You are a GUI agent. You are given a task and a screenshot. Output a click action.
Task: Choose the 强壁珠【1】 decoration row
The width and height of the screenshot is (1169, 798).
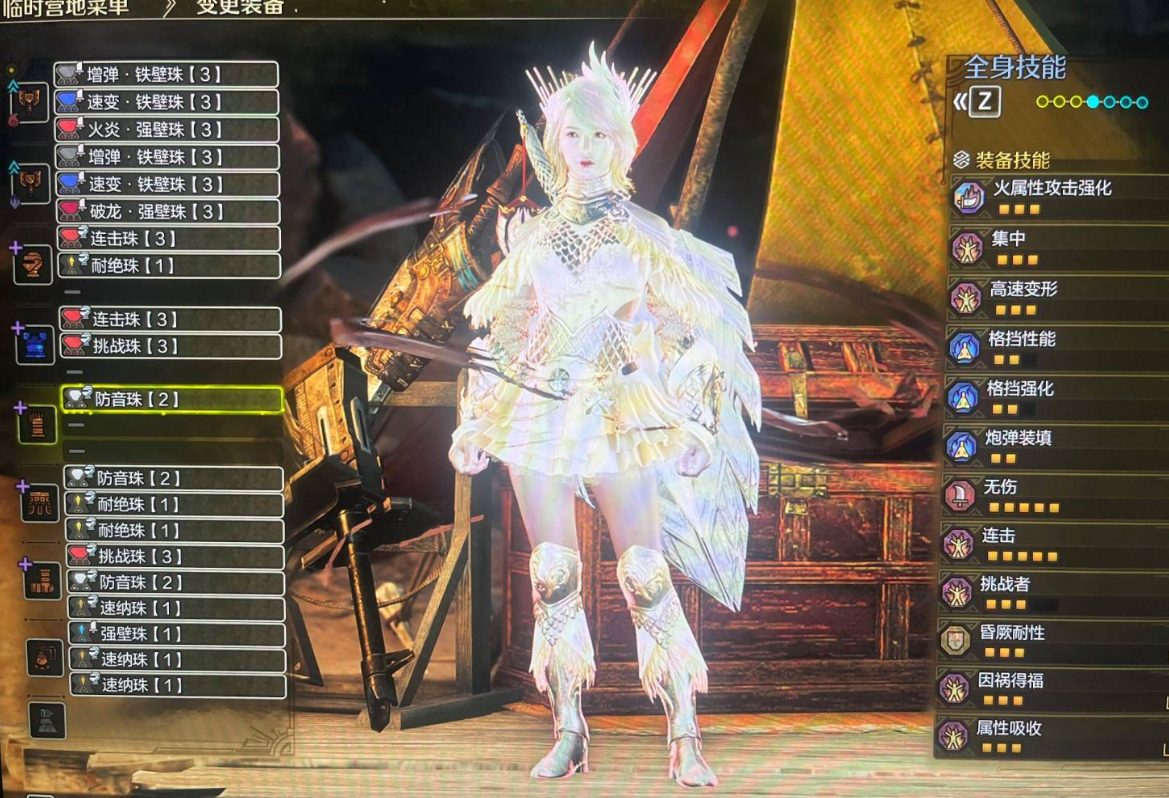tap(176, 634)
